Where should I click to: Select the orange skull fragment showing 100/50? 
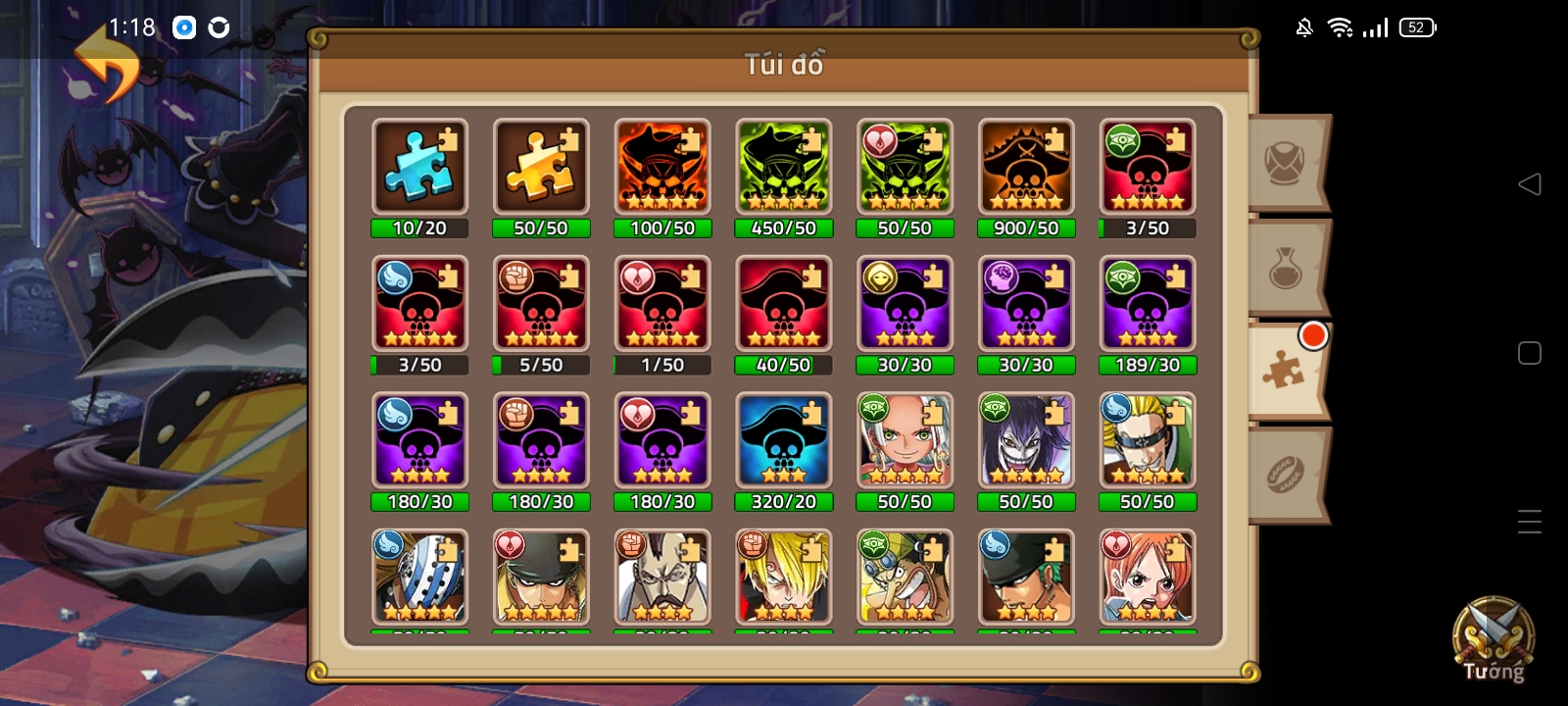(662, 165)
